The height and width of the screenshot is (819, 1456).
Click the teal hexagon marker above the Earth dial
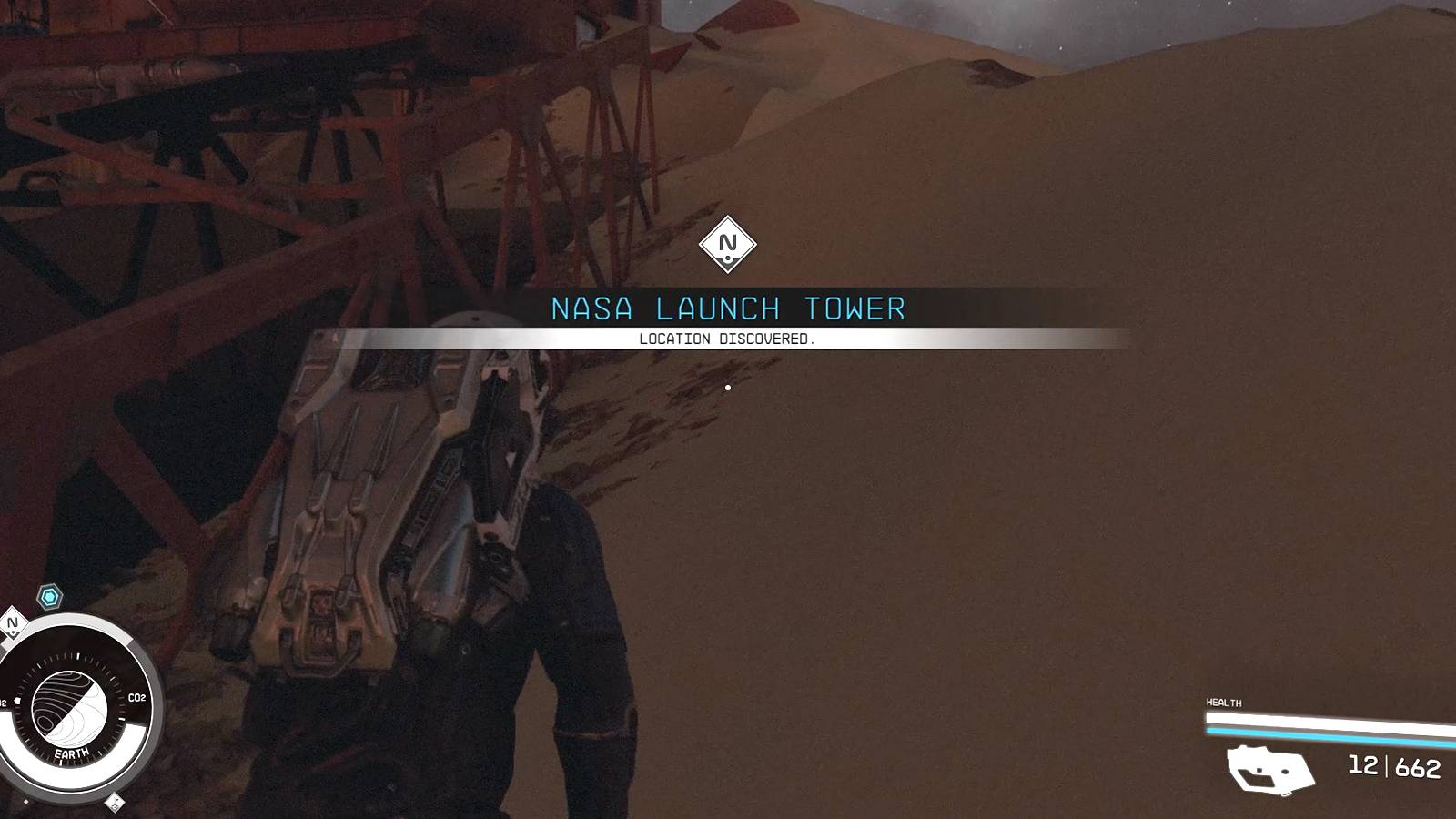47,594
